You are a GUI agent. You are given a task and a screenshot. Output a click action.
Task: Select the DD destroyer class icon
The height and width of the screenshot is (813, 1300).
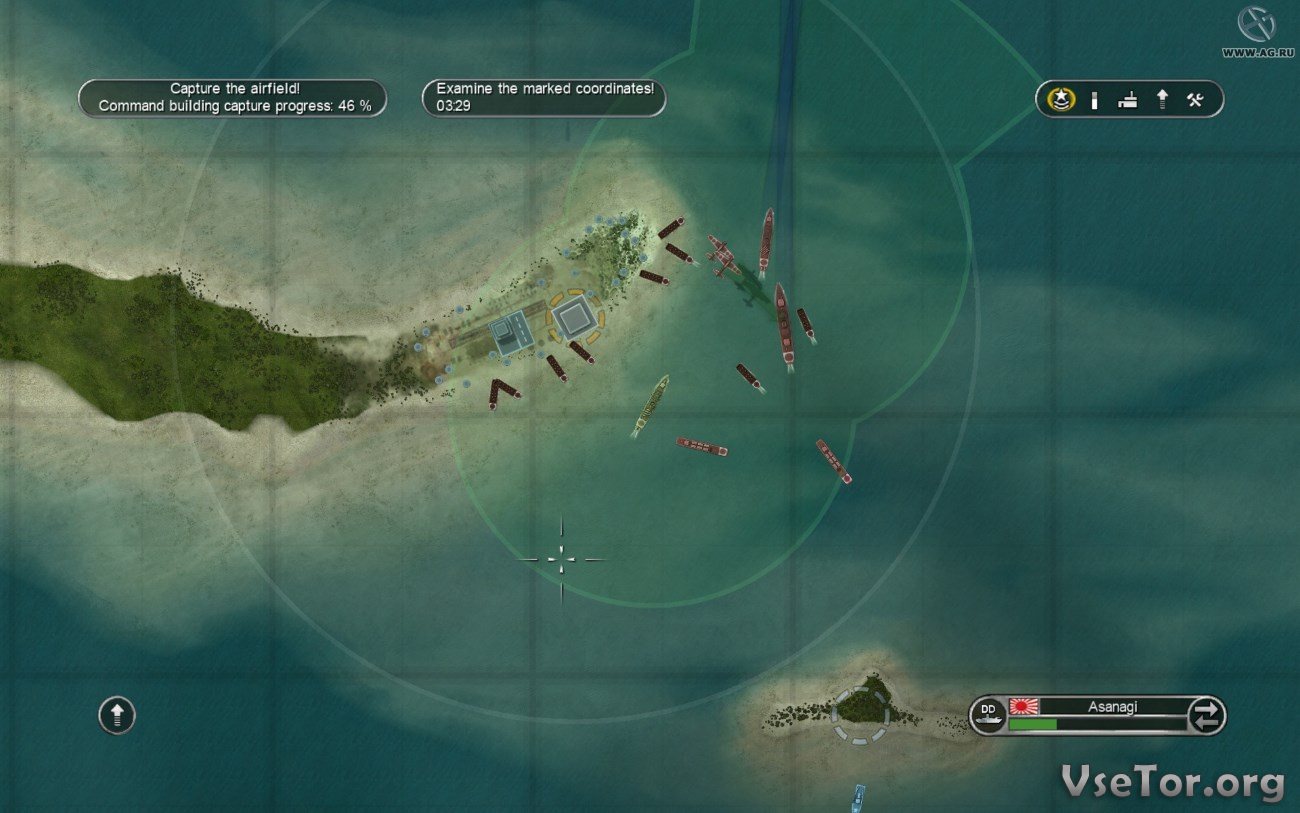(x=988, y=714)
